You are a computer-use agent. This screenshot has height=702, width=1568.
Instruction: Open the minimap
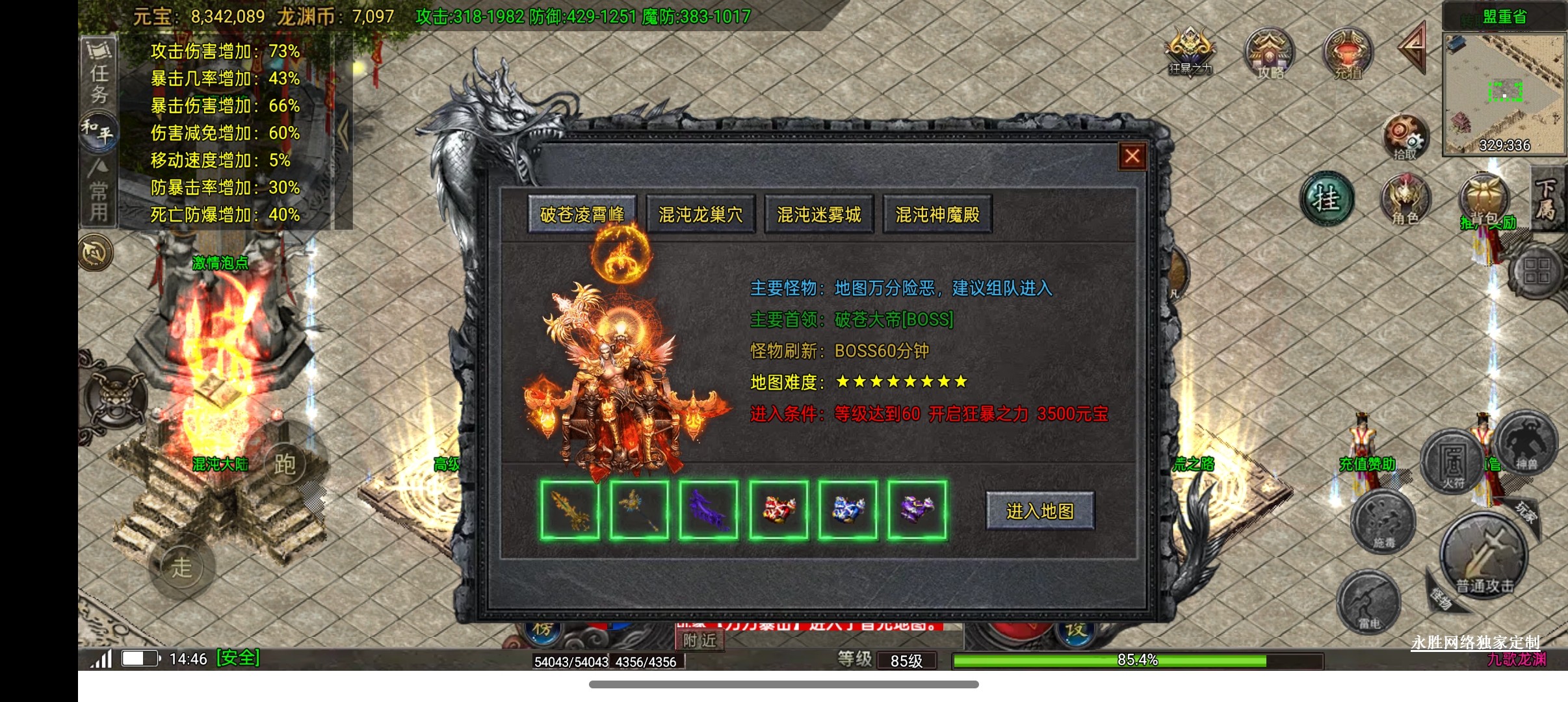point(1504,91)
